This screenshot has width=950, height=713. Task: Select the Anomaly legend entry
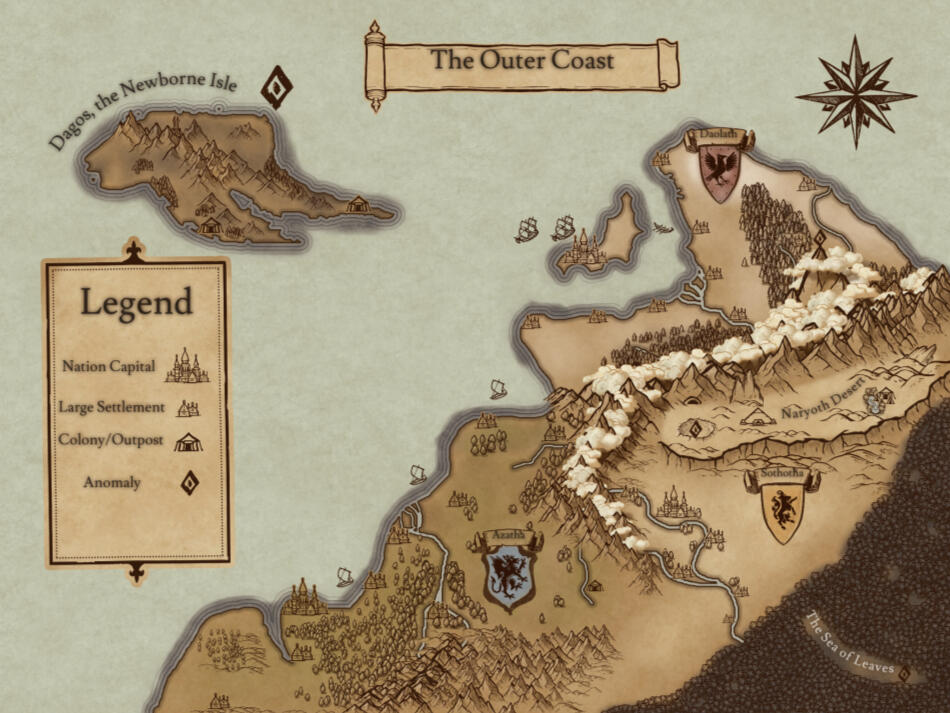(x=140, y=483)
